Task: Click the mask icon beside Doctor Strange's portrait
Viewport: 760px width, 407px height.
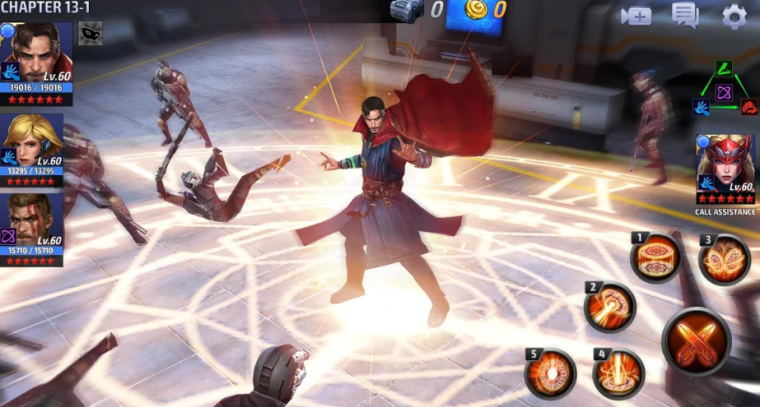Action: tap(90, 34)
